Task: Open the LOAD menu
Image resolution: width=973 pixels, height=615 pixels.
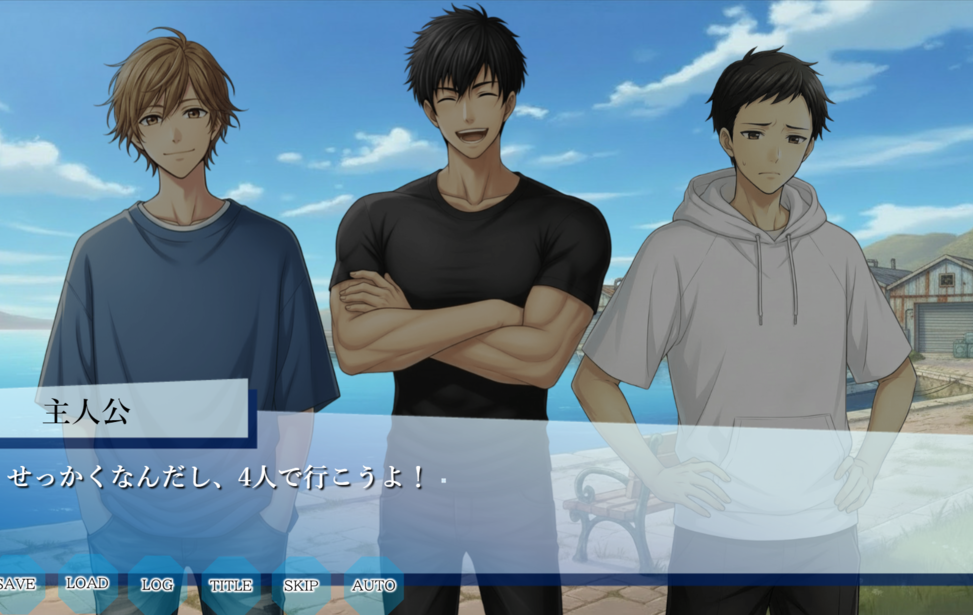Action: click(x=87, y=584)
